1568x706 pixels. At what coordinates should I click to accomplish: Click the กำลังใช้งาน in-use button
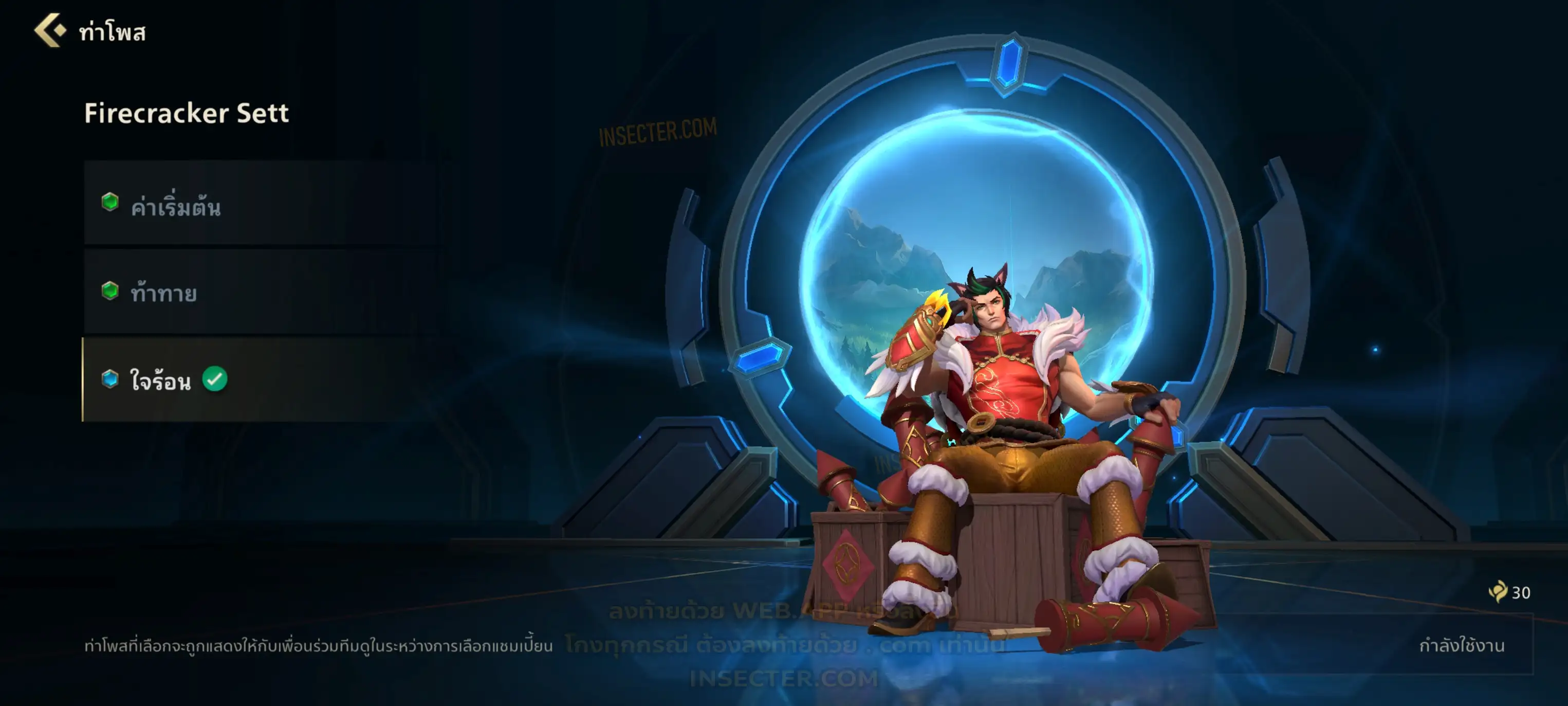tap(1461, 645)
